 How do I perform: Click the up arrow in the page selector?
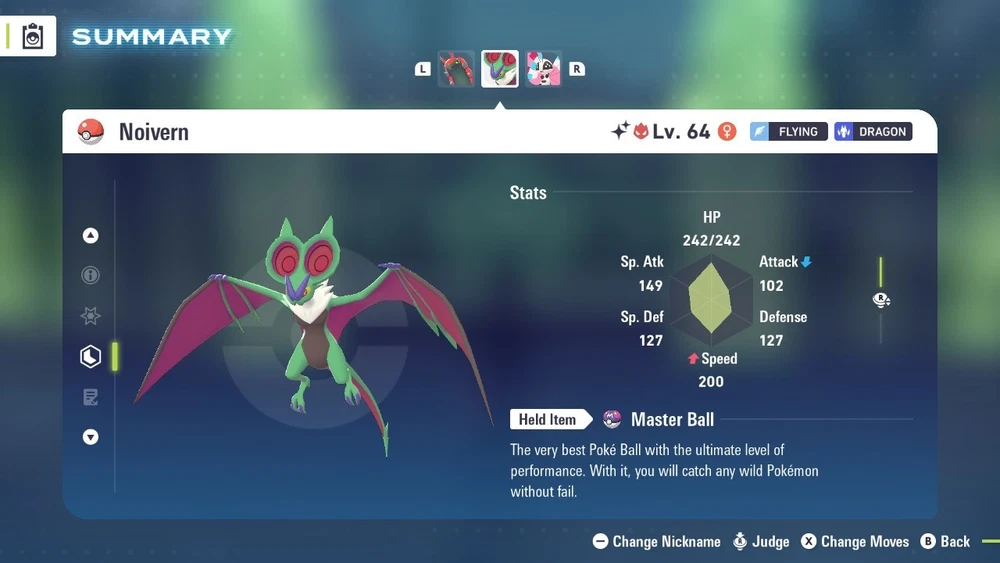91,236
